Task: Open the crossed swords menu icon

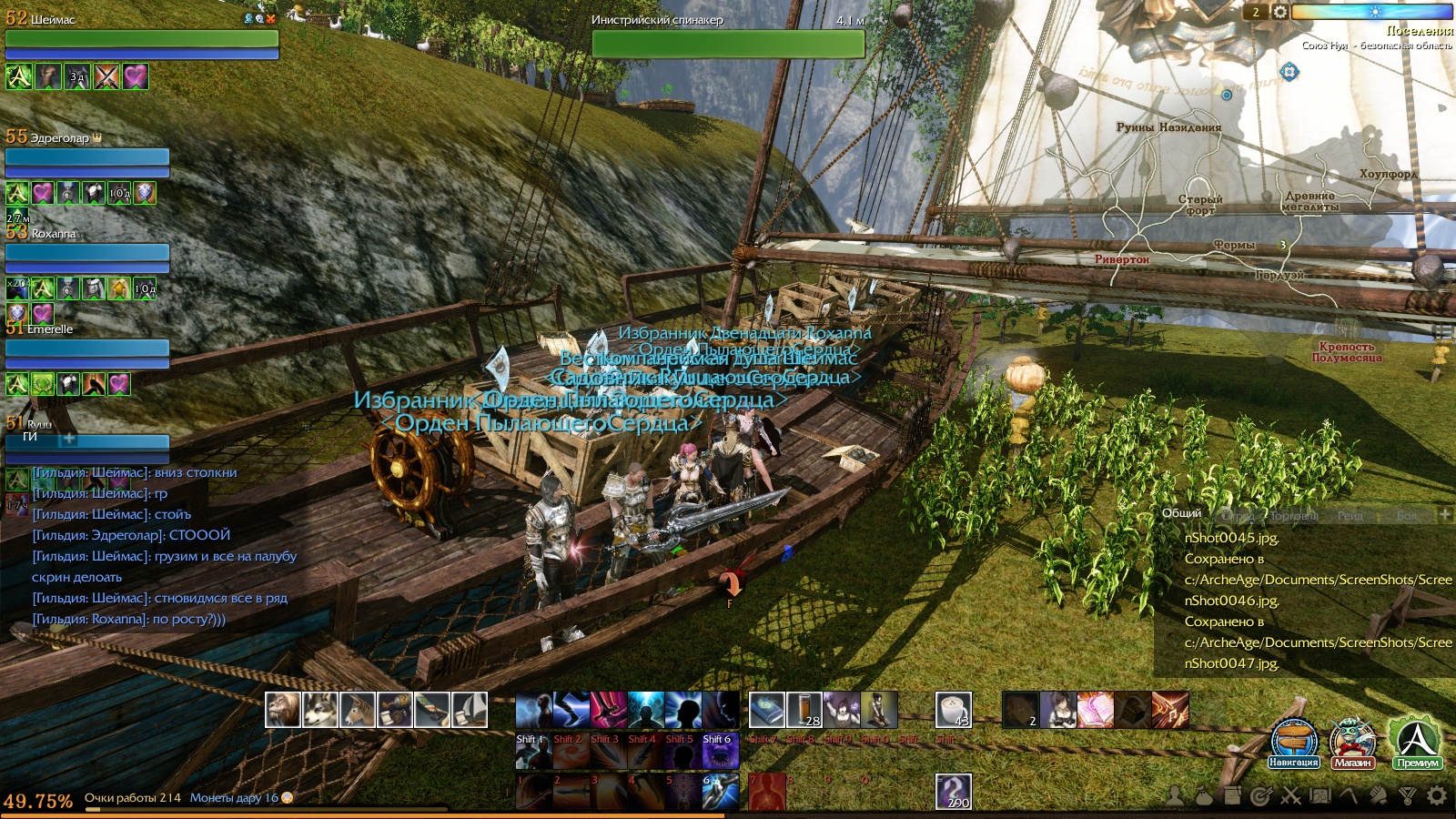Action: (1290, 797)
